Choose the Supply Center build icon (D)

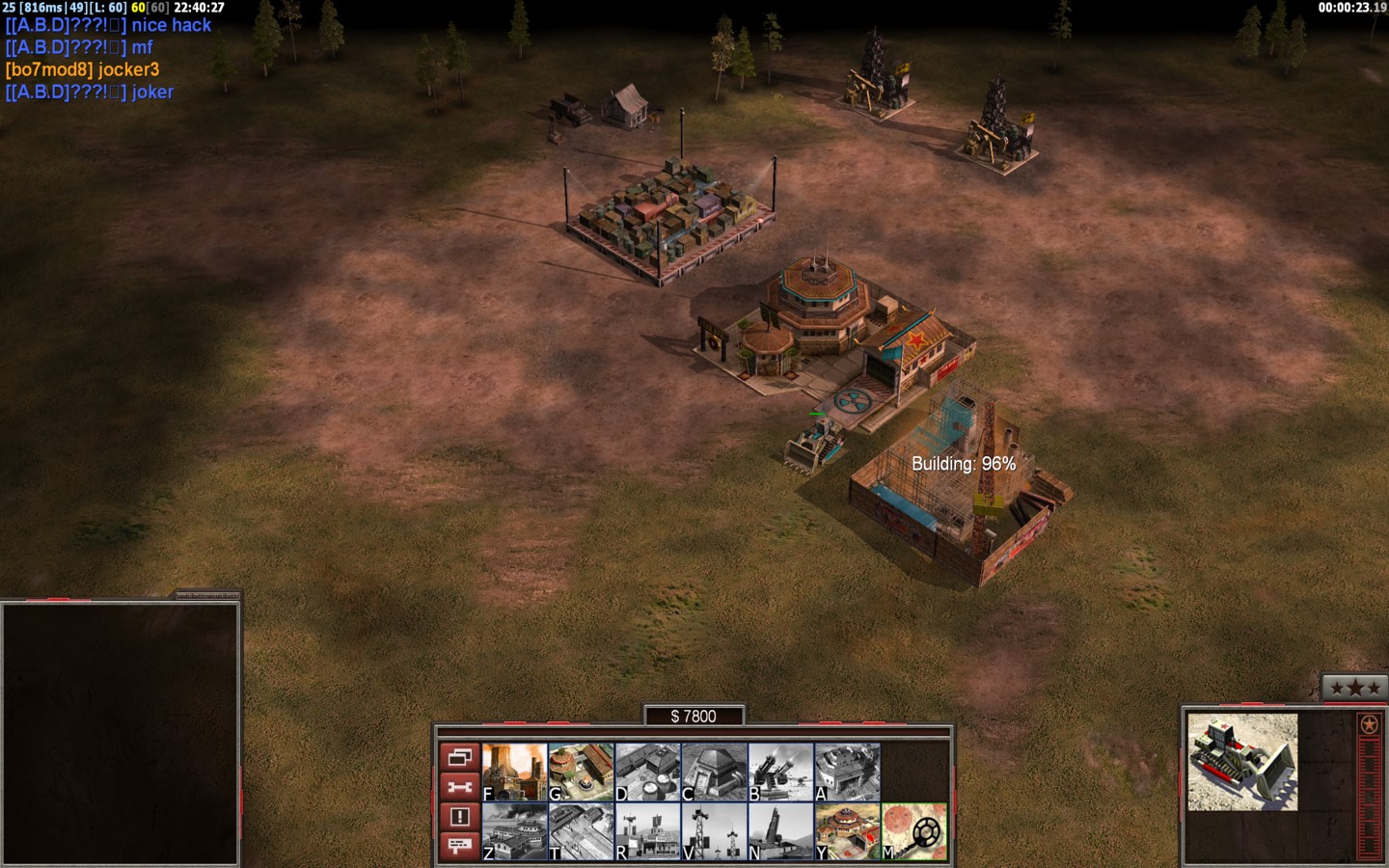(x=647, y=772)
